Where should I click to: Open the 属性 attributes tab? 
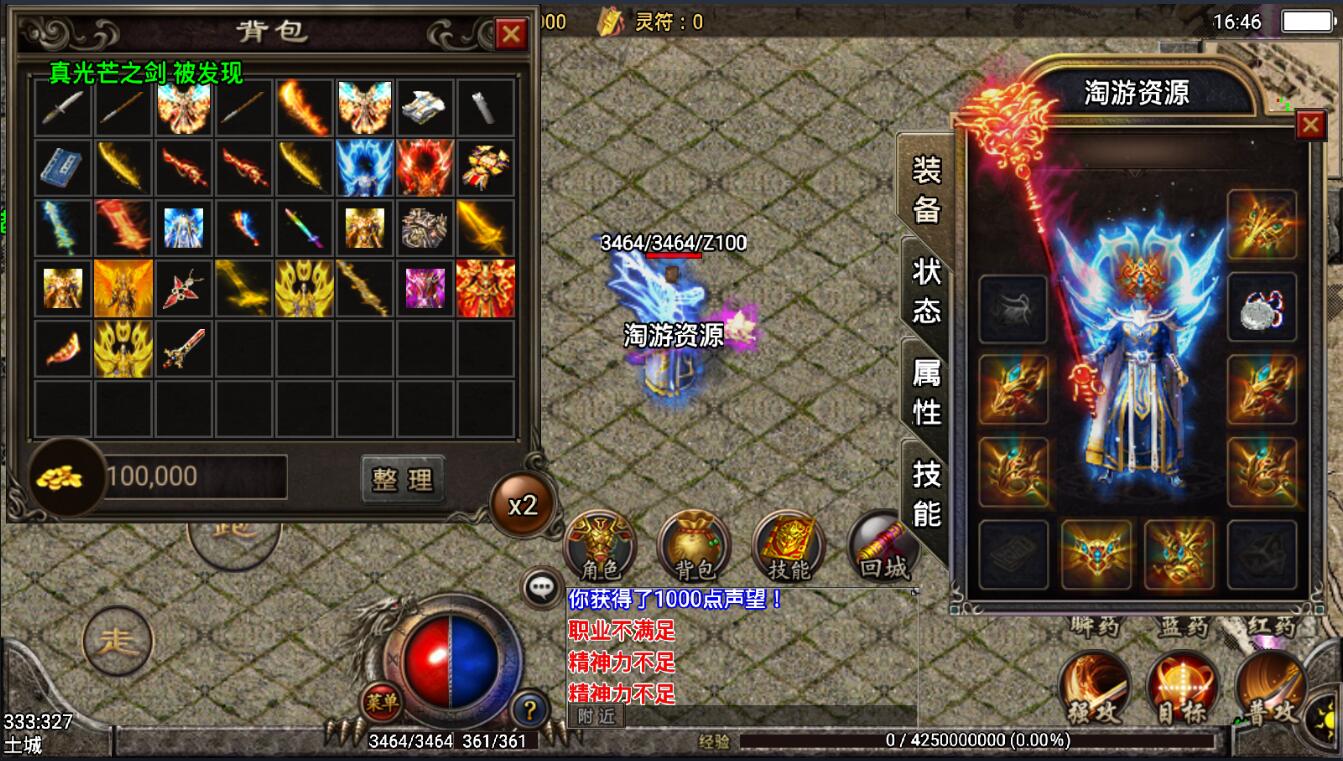[926, 391]
